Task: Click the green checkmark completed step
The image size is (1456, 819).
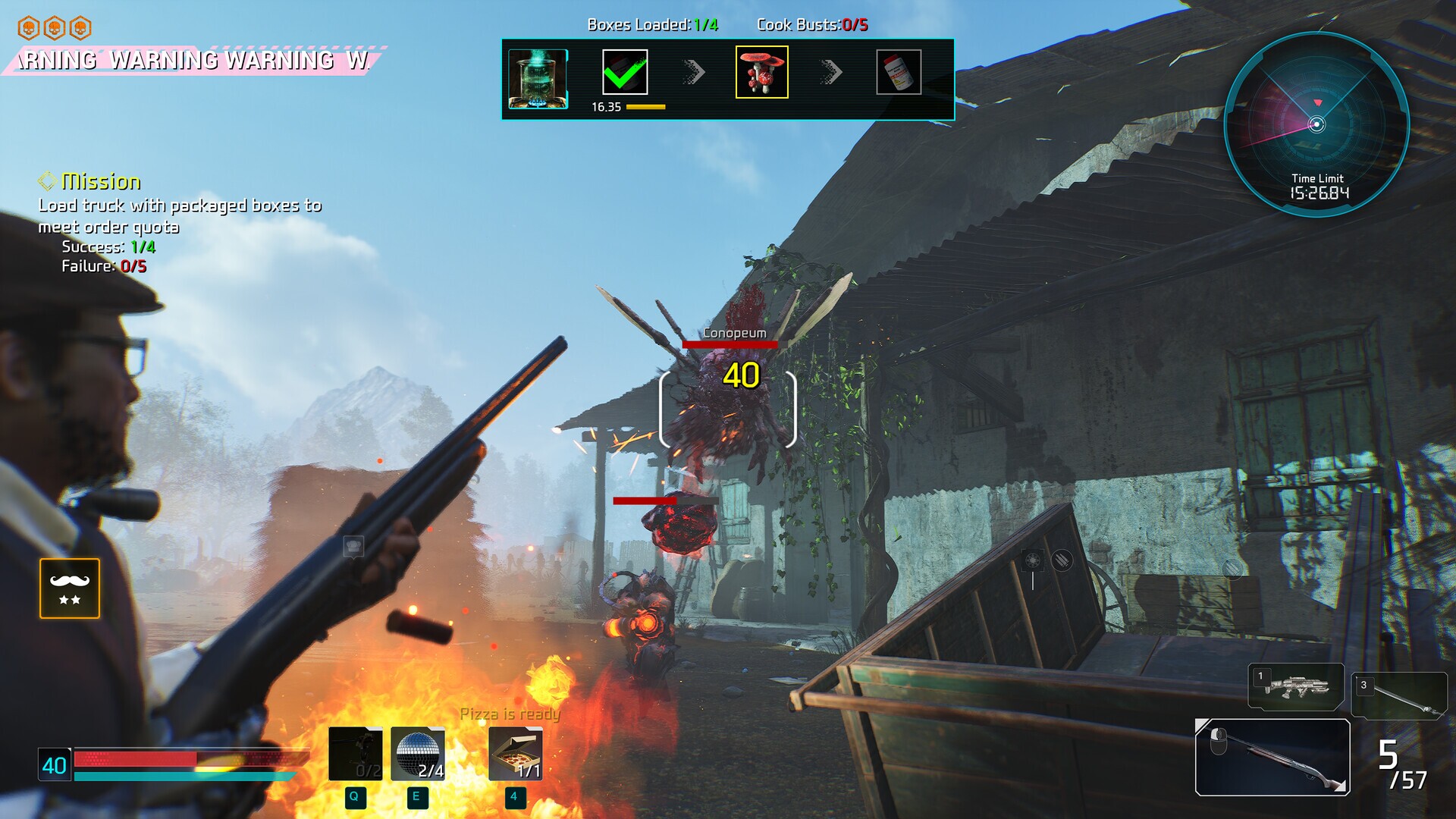Action: coord(625,72)
